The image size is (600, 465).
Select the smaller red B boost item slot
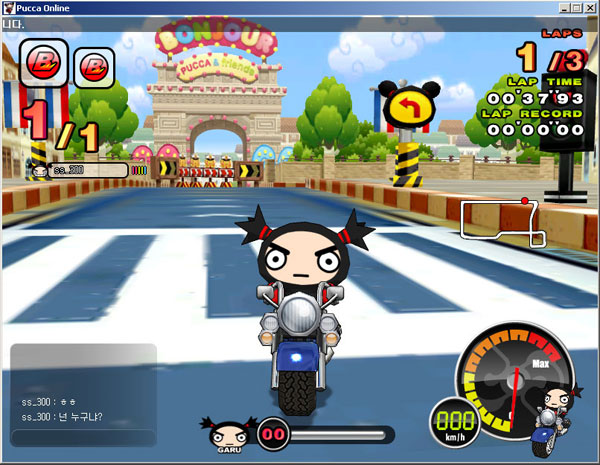coord(94,67)
